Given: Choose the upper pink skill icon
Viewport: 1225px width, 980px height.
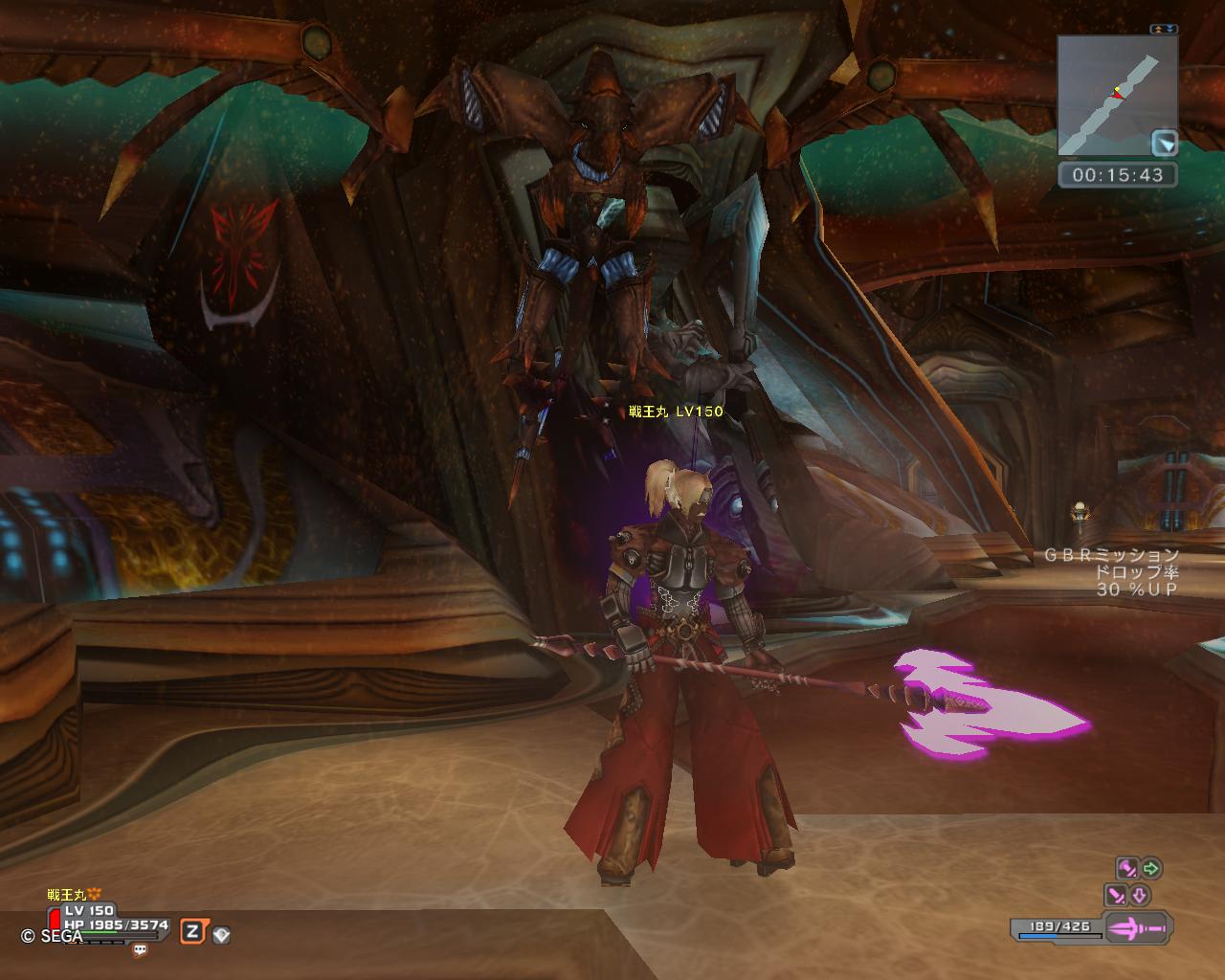Looking at the screenshot, I should point(1127,868).
